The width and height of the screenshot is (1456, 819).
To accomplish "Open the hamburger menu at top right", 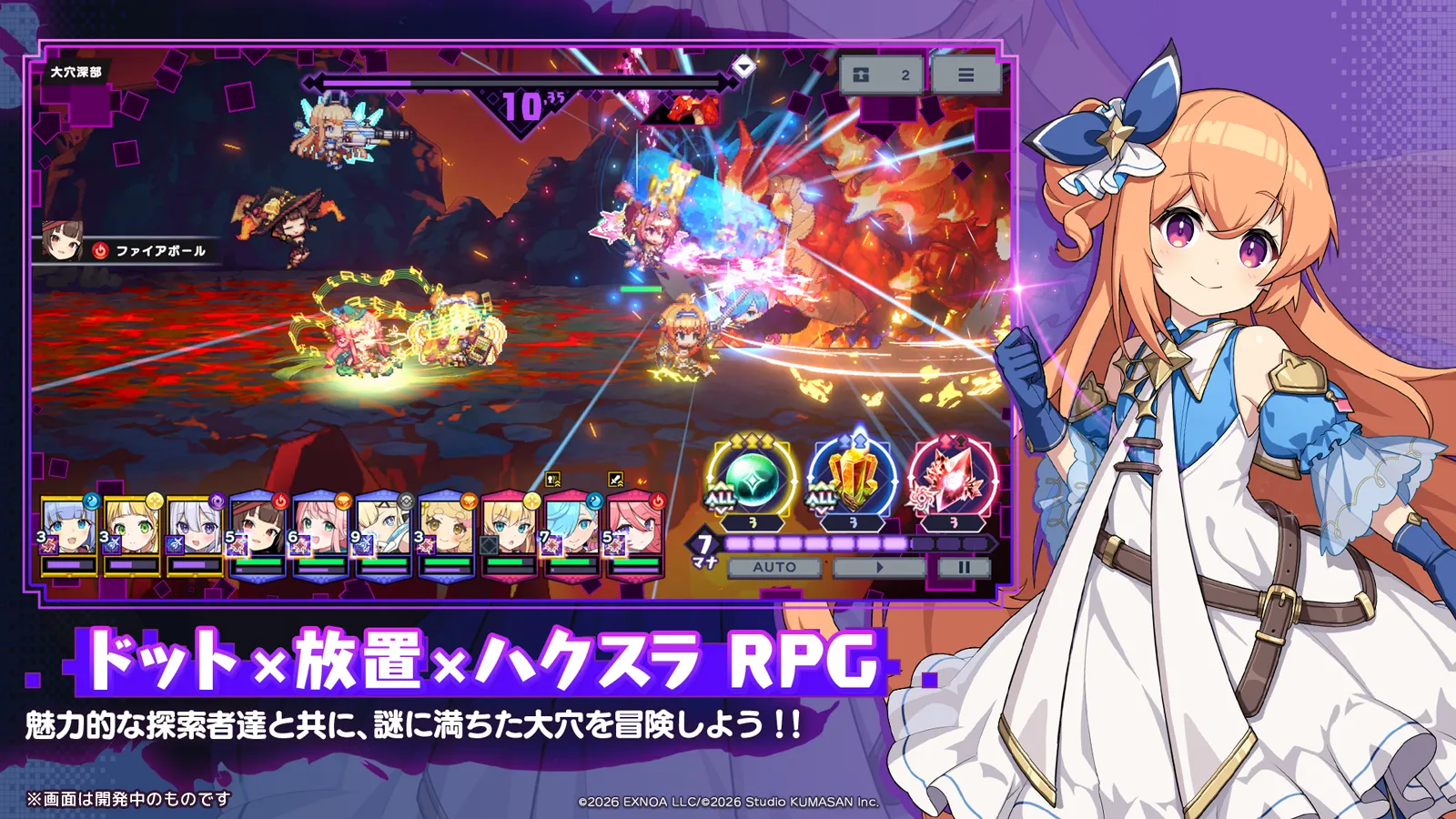I will click(x=968, y=73).
